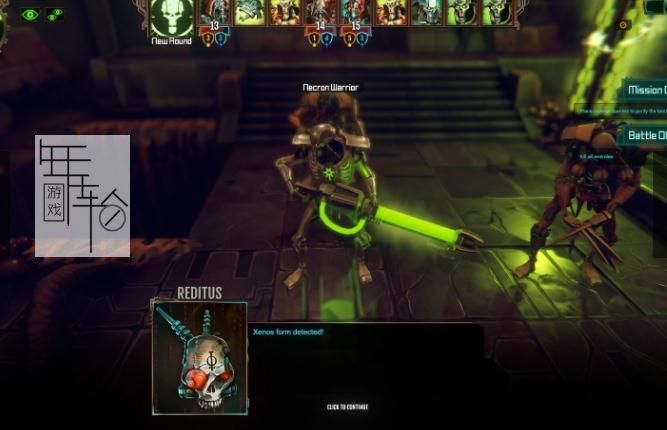The image size is (667, 430).
Task: Click the Reditus servo-skull portrait
Action: point(200,357)
